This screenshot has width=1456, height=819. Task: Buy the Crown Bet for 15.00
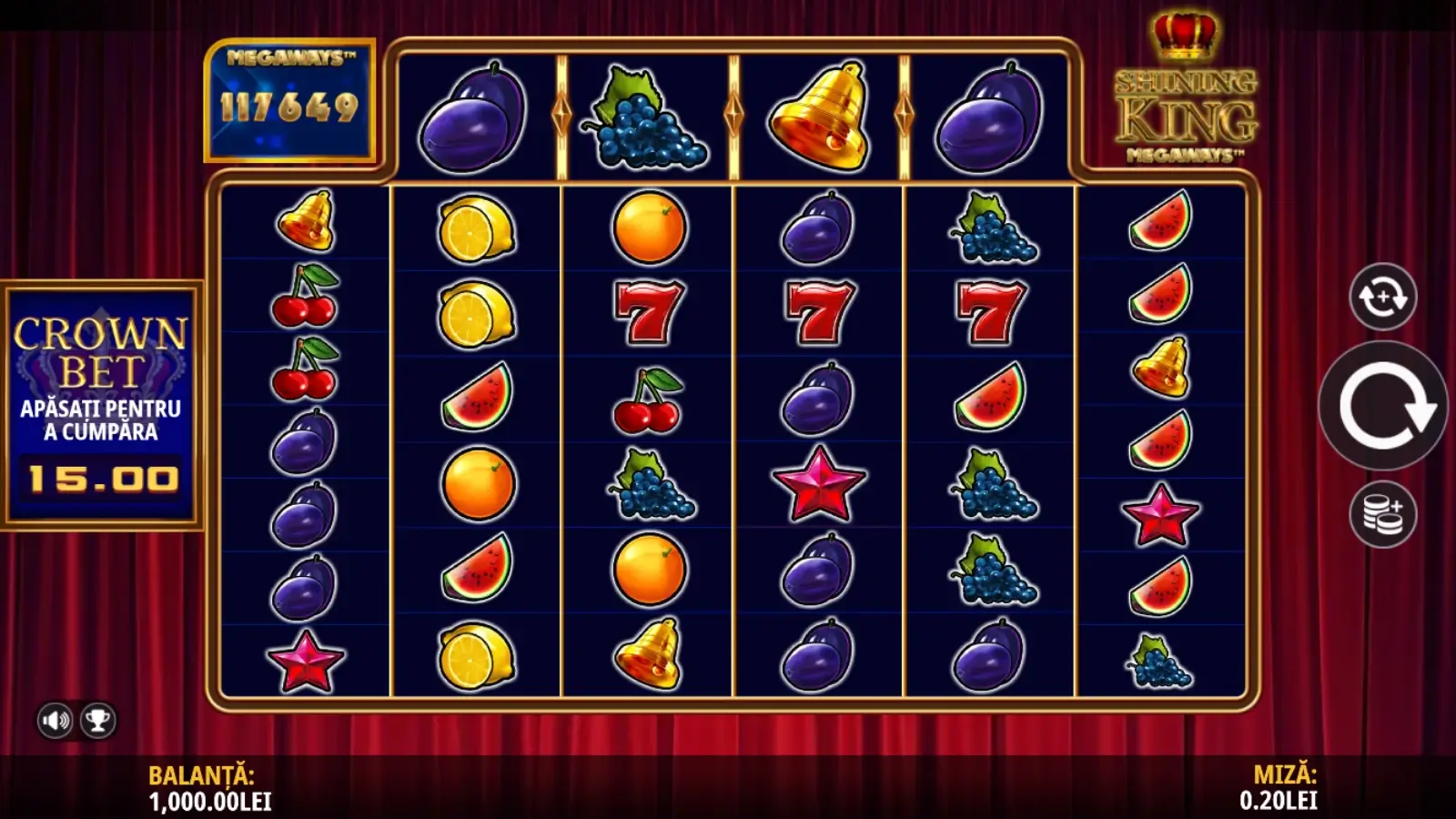click(x=101, y=405)
